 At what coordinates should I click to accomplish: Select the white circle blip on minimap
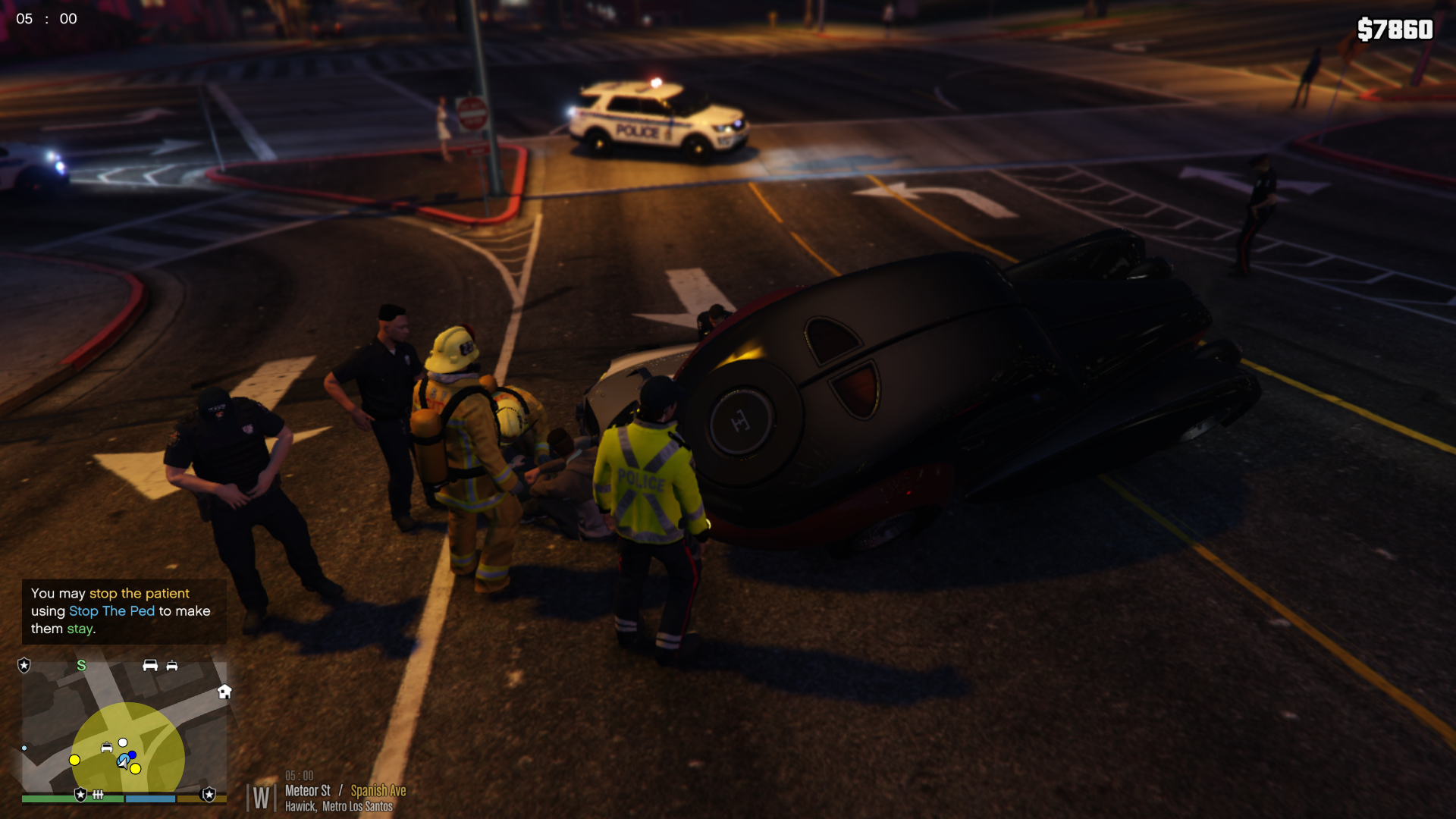click(123, 742)
